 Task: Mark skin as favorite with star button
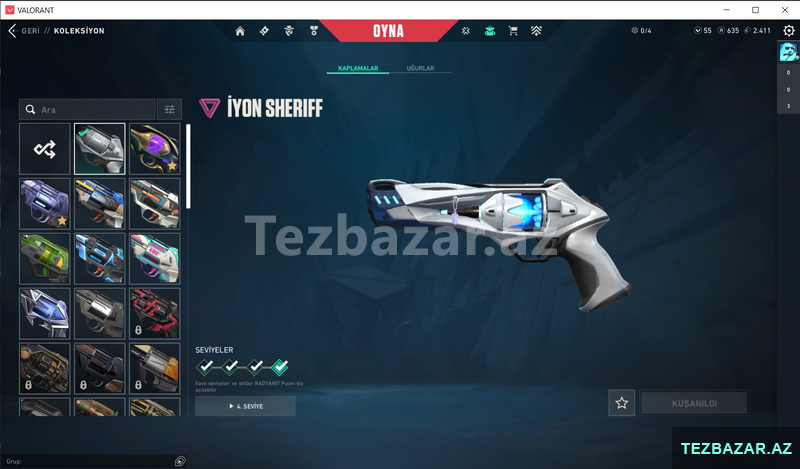click(x=622, y=403)
